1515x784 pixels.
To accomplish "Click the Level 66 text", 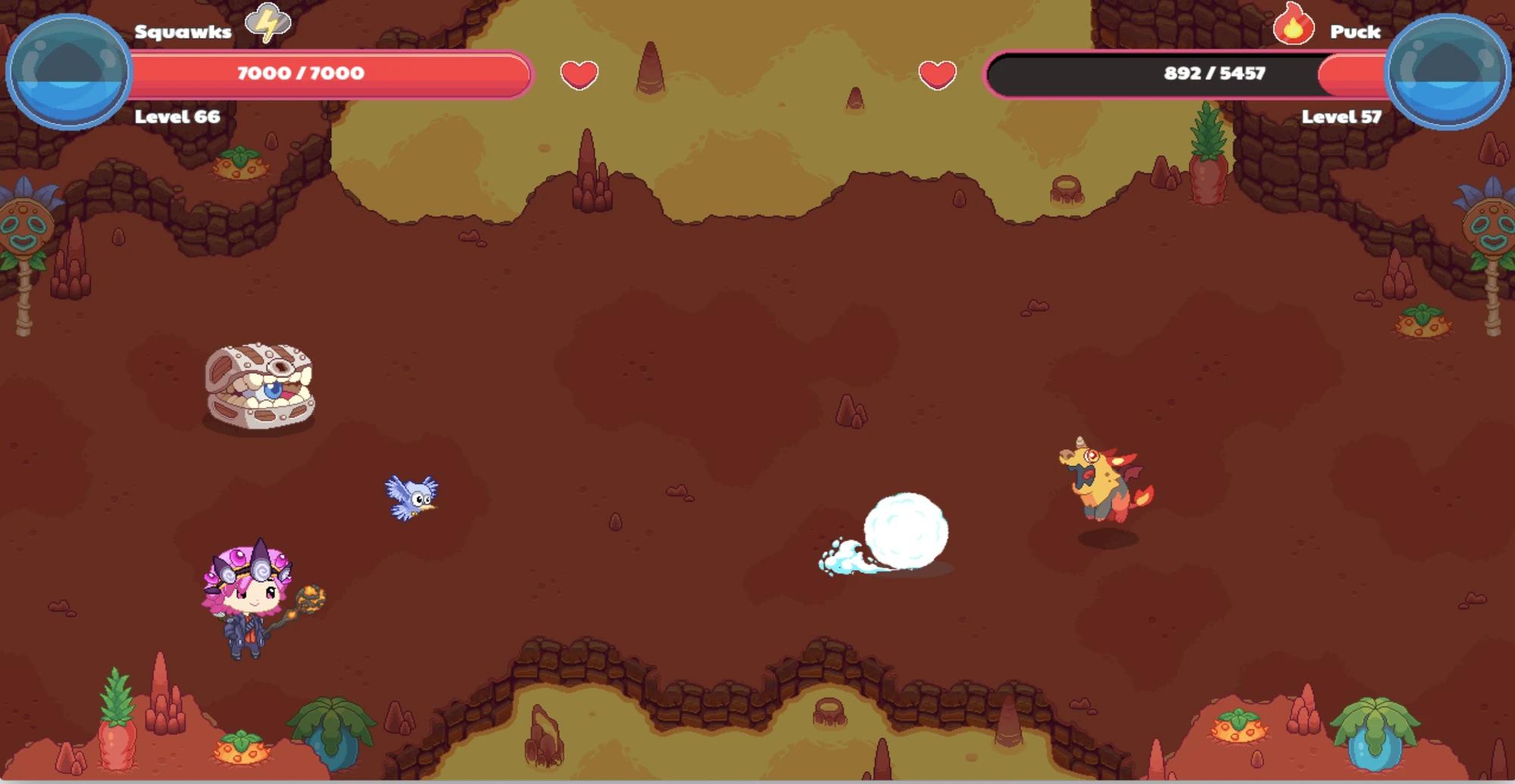I will [x=176, y=117].
